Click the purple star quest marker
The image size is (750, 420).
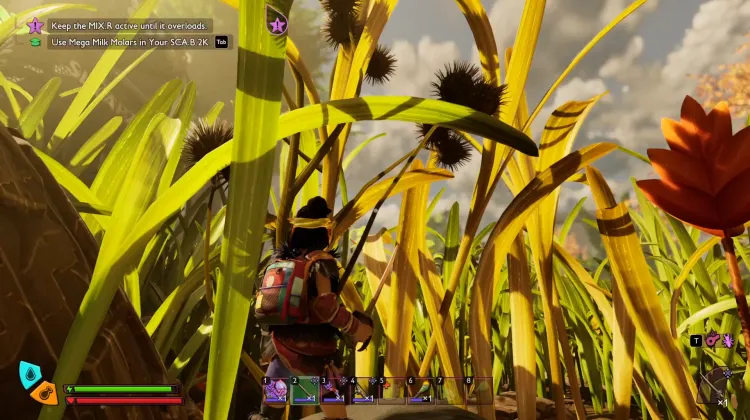[277, 24]
